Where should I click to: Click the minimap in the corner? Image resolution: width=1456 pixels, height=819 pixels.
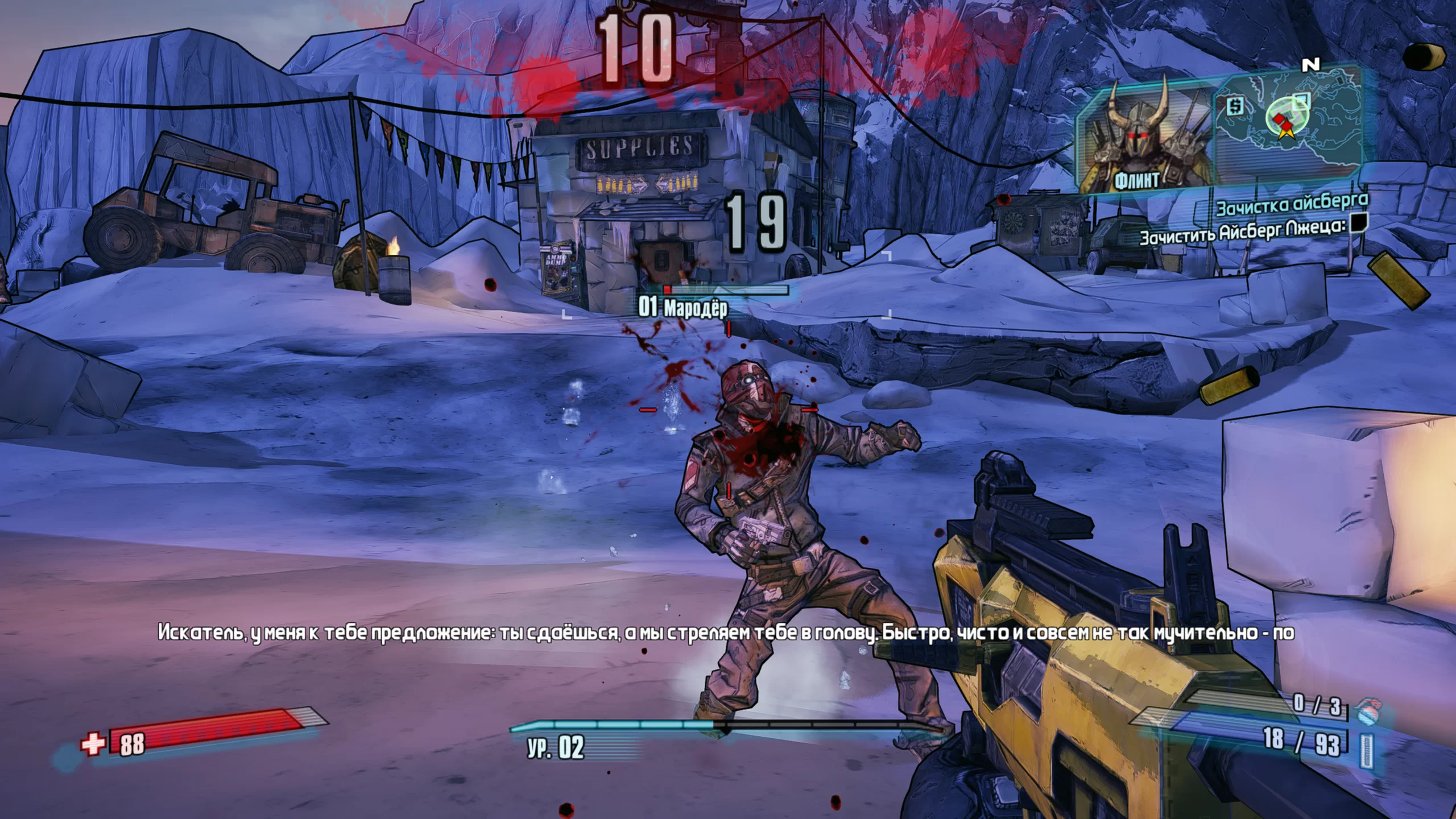click(1288, 121)
